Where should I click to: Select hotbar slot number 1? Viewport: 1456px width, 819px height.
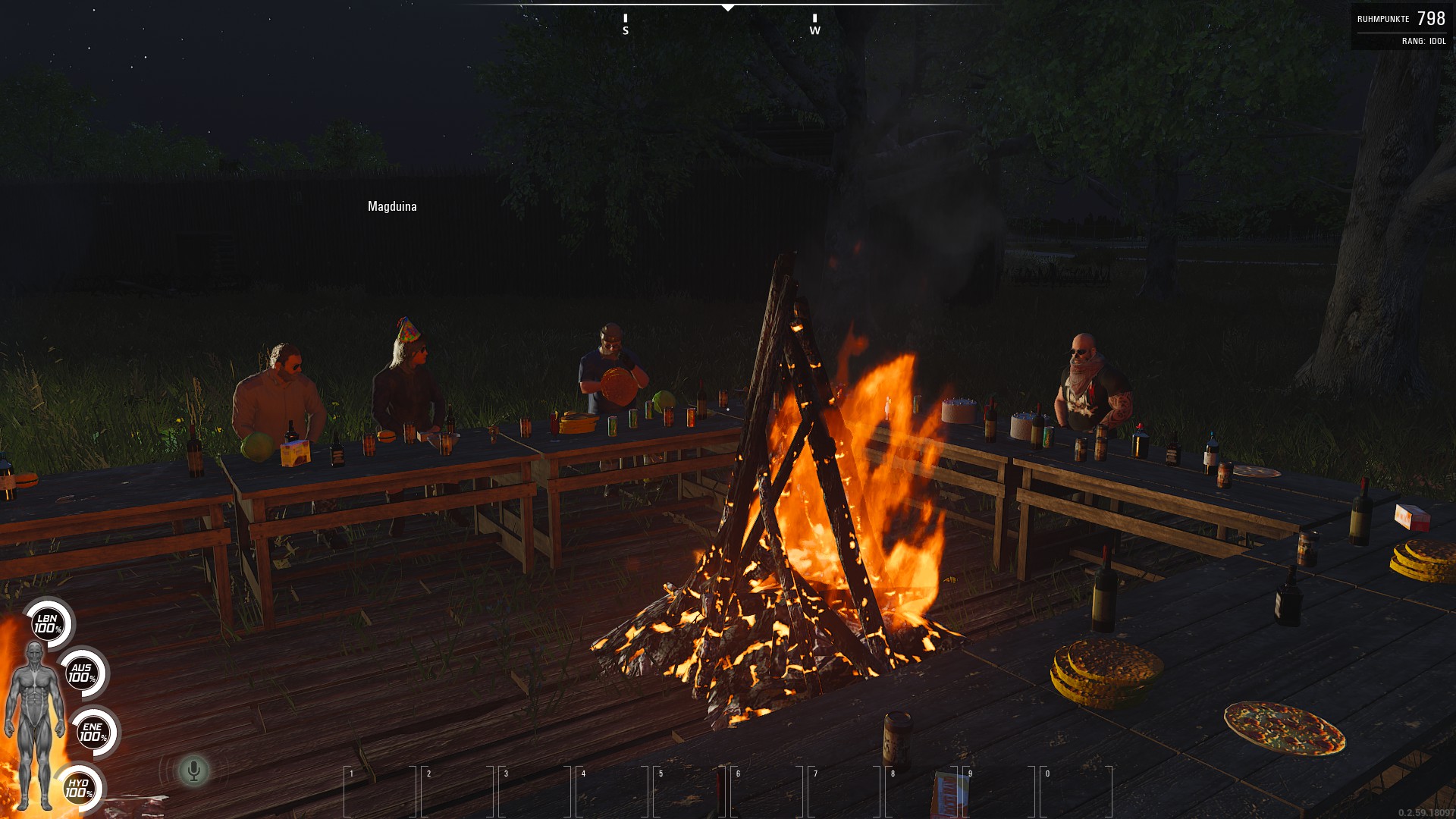click(x=380, y=791)
